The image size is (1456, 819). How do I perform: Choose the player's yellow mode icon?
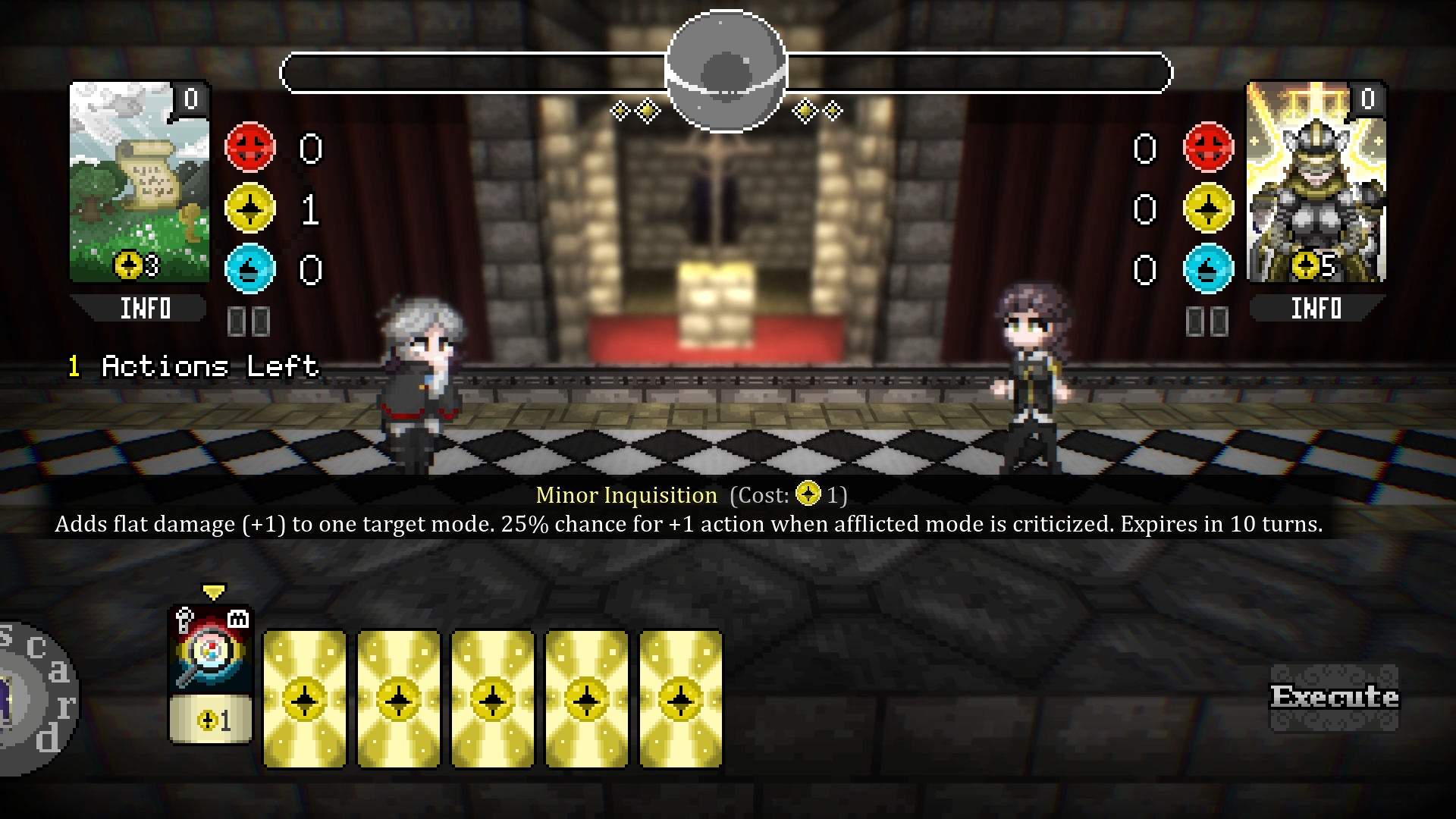coord(250,208)
